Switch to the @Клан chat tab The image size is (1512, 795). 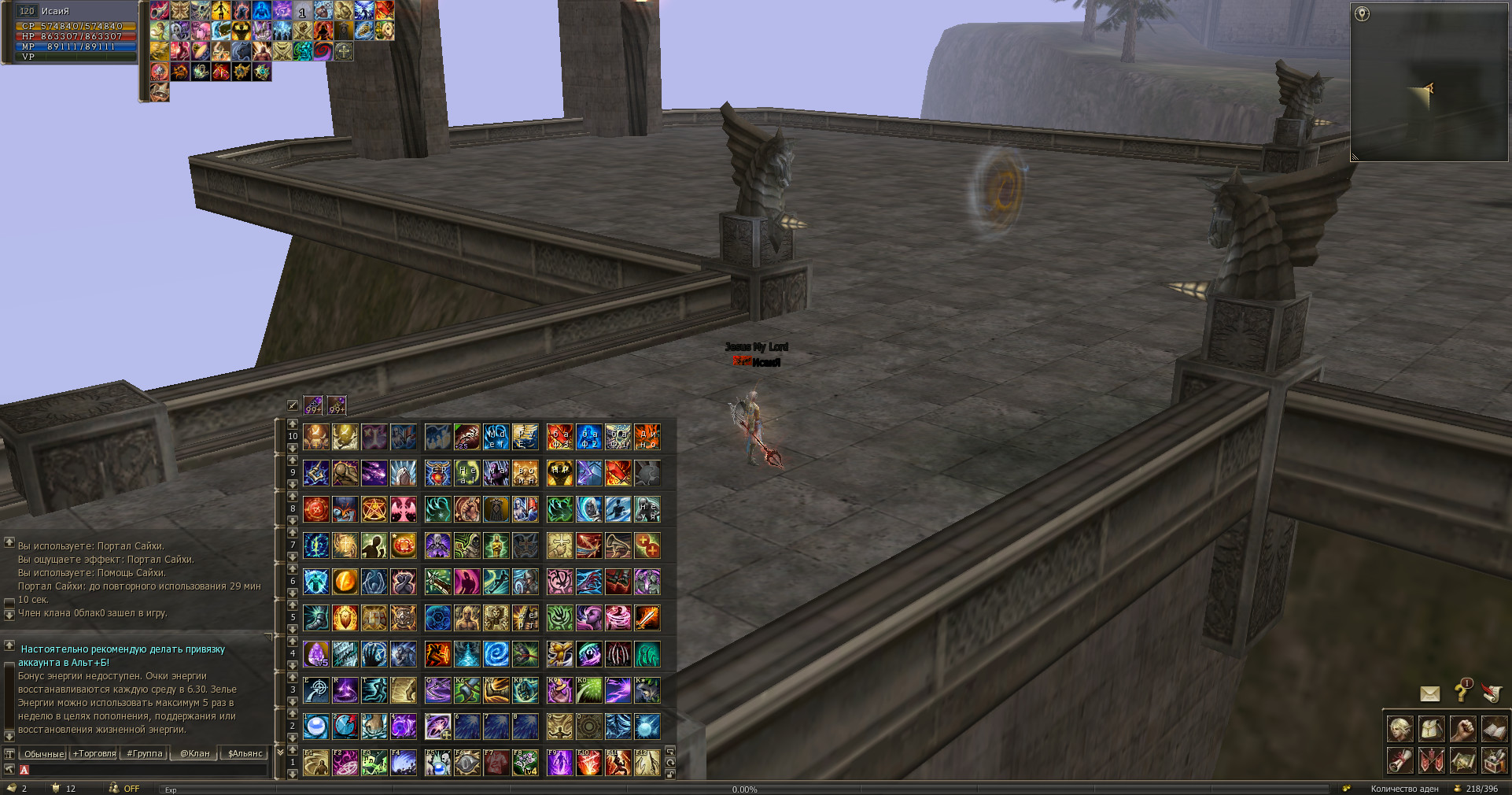(195, 753)
